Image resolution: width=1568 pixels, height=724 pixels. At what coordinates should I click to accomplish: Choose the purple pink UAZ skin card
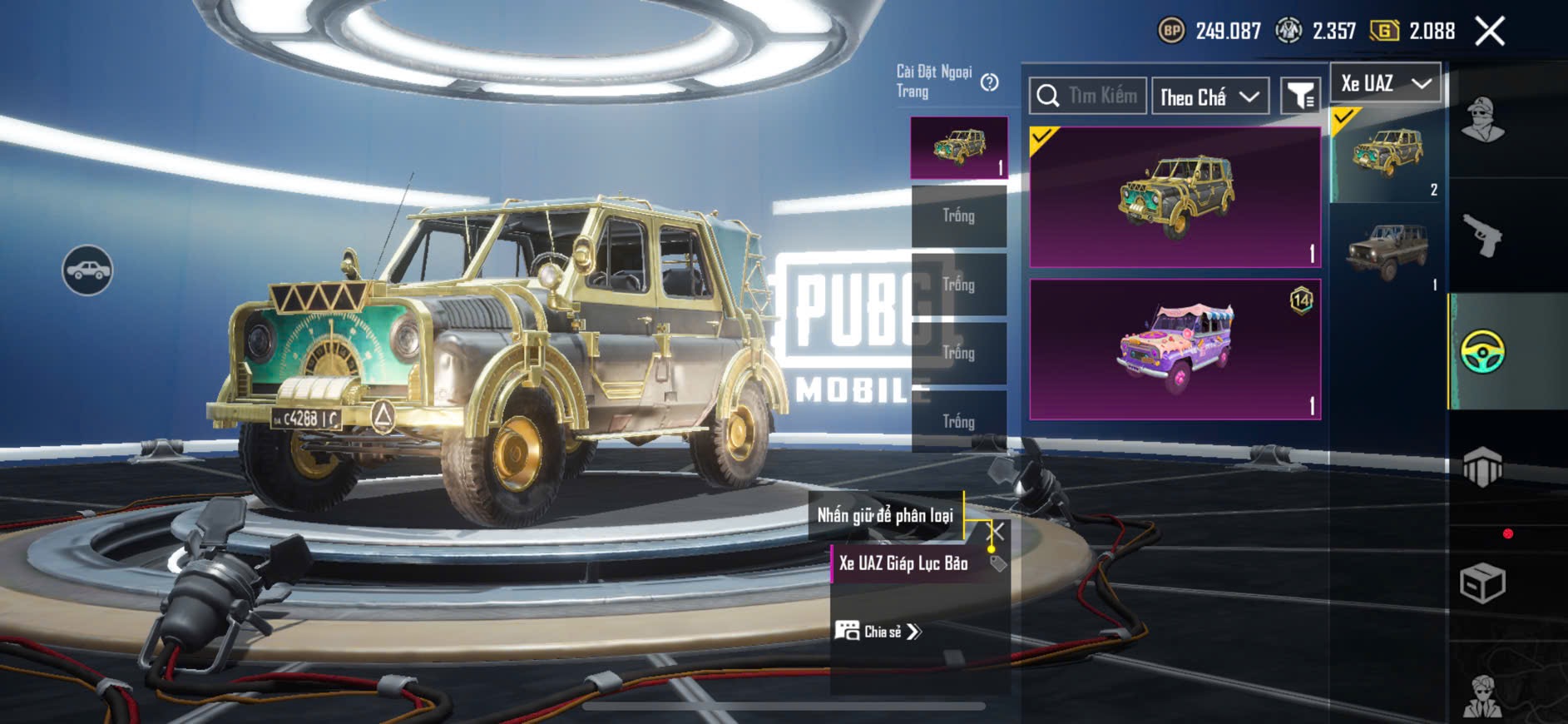pos(1175,350)
